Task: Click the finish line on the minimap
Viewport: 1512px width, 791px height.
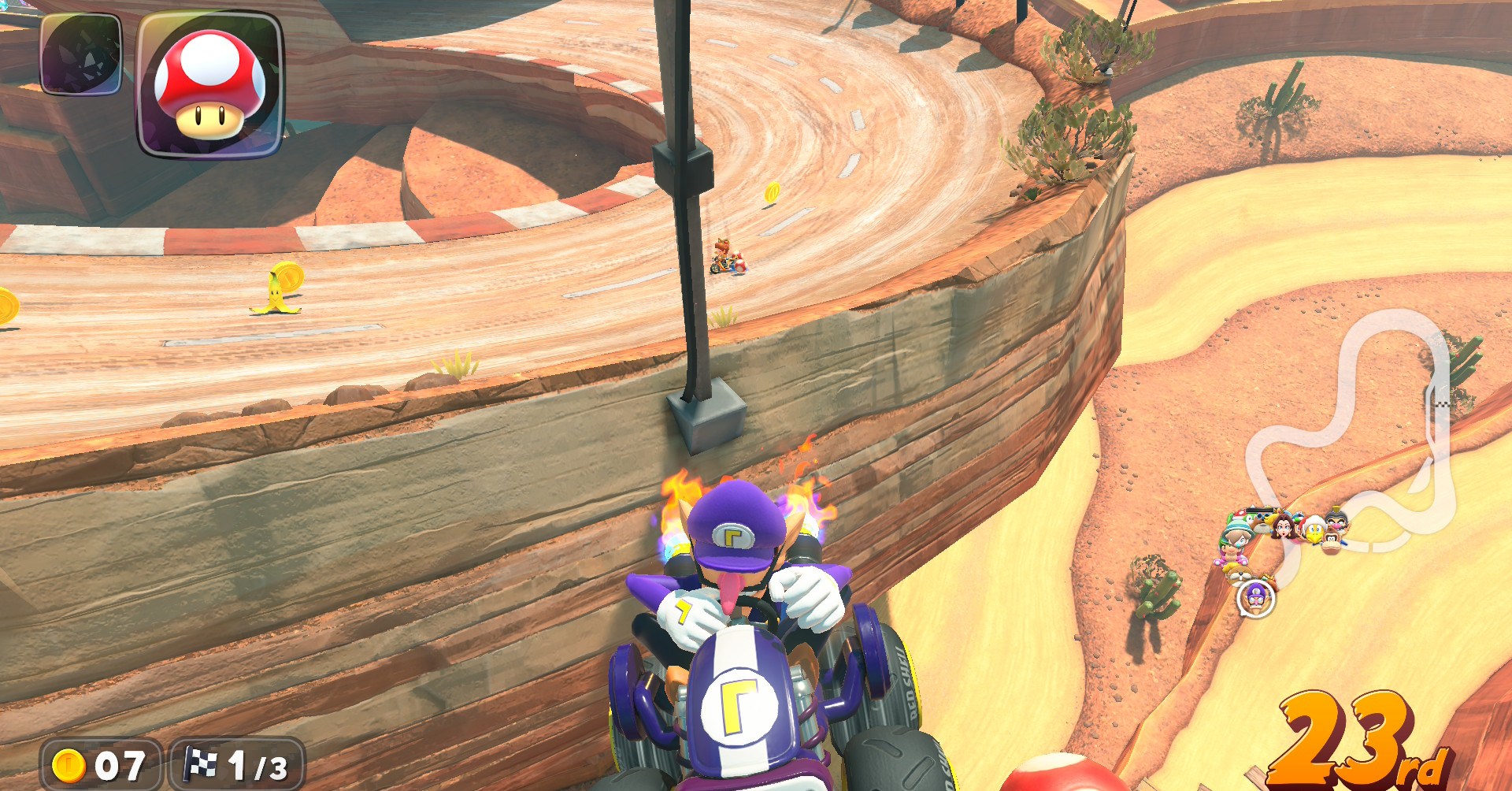Action: pyautogui.click(x=1443, y=404)
